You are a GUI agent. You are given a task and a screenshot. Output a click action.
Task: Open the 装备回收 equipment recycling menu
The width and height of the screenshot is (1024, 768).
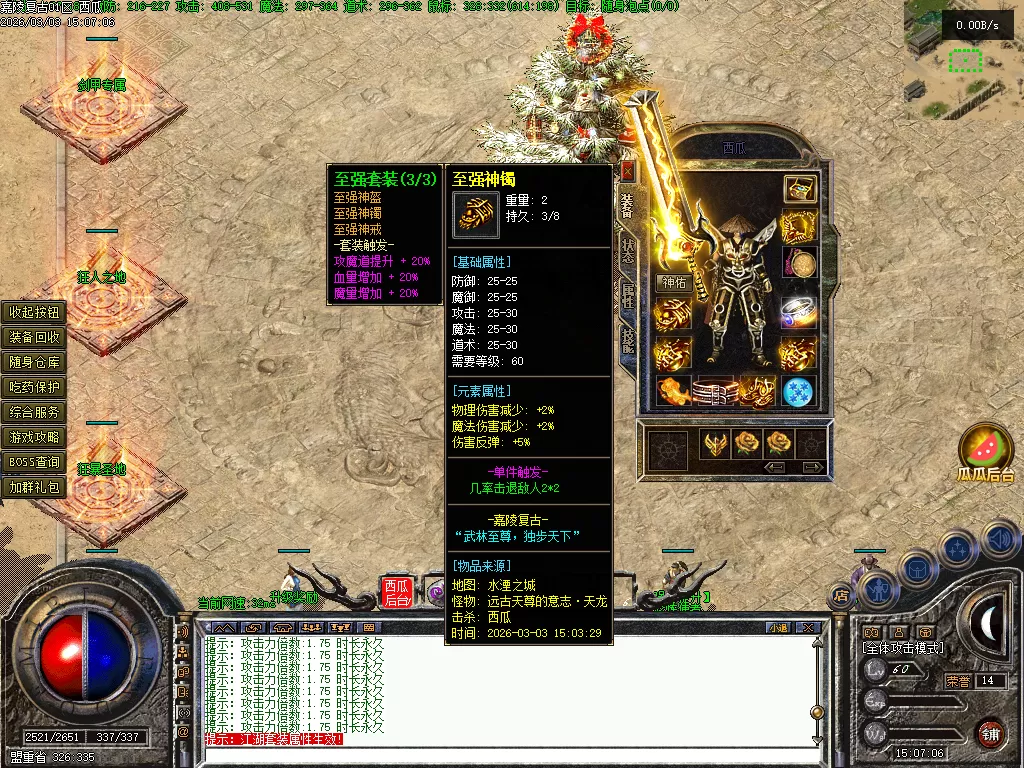[35, 337]
